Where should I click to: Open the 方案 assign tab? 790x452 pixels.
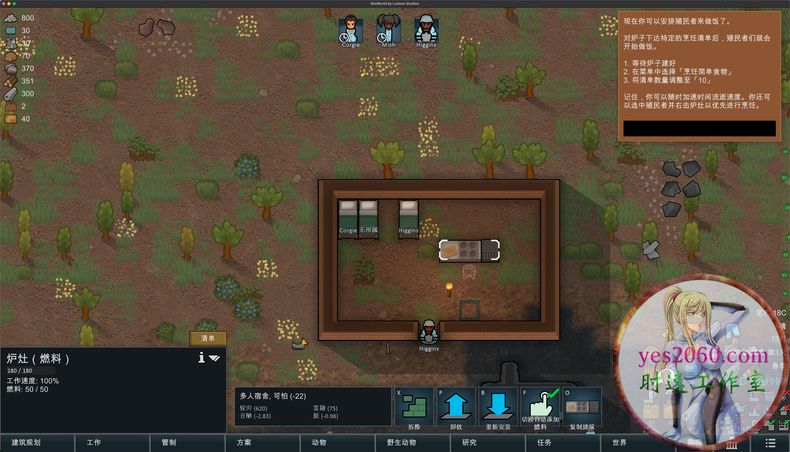click(x=244, y=442)
